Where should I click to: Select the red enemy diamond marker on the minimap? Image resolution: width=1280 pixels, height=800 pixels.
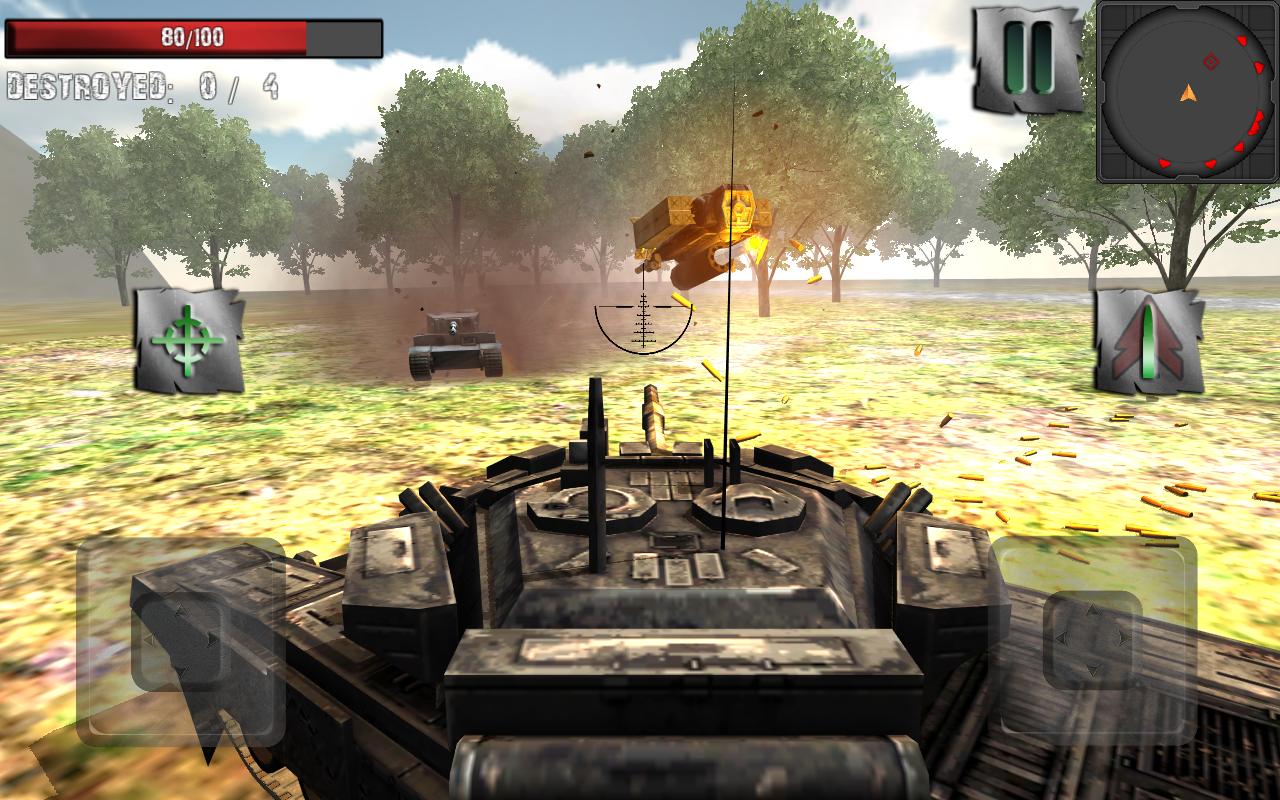(1211, 61)
